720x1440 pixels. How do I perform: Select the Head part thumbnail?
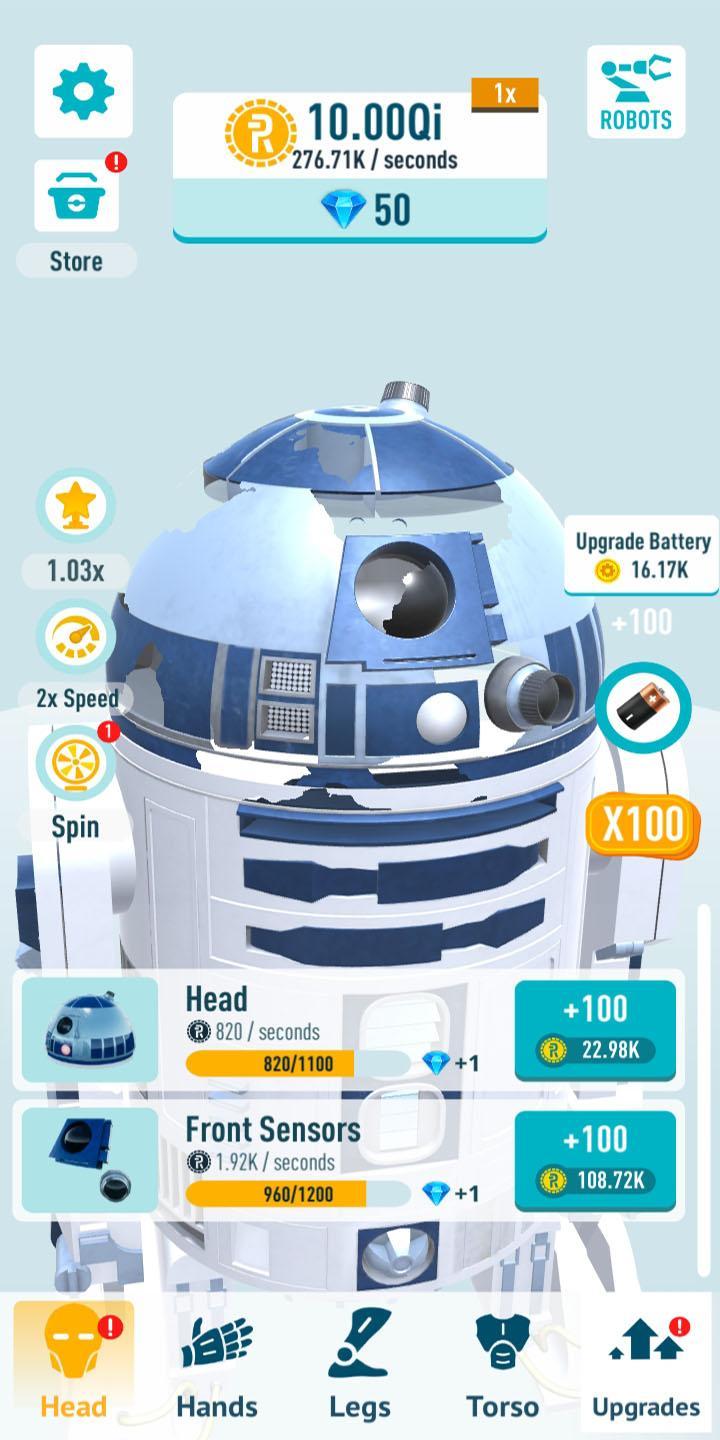pyautogui.click(x=90, y=1030)
